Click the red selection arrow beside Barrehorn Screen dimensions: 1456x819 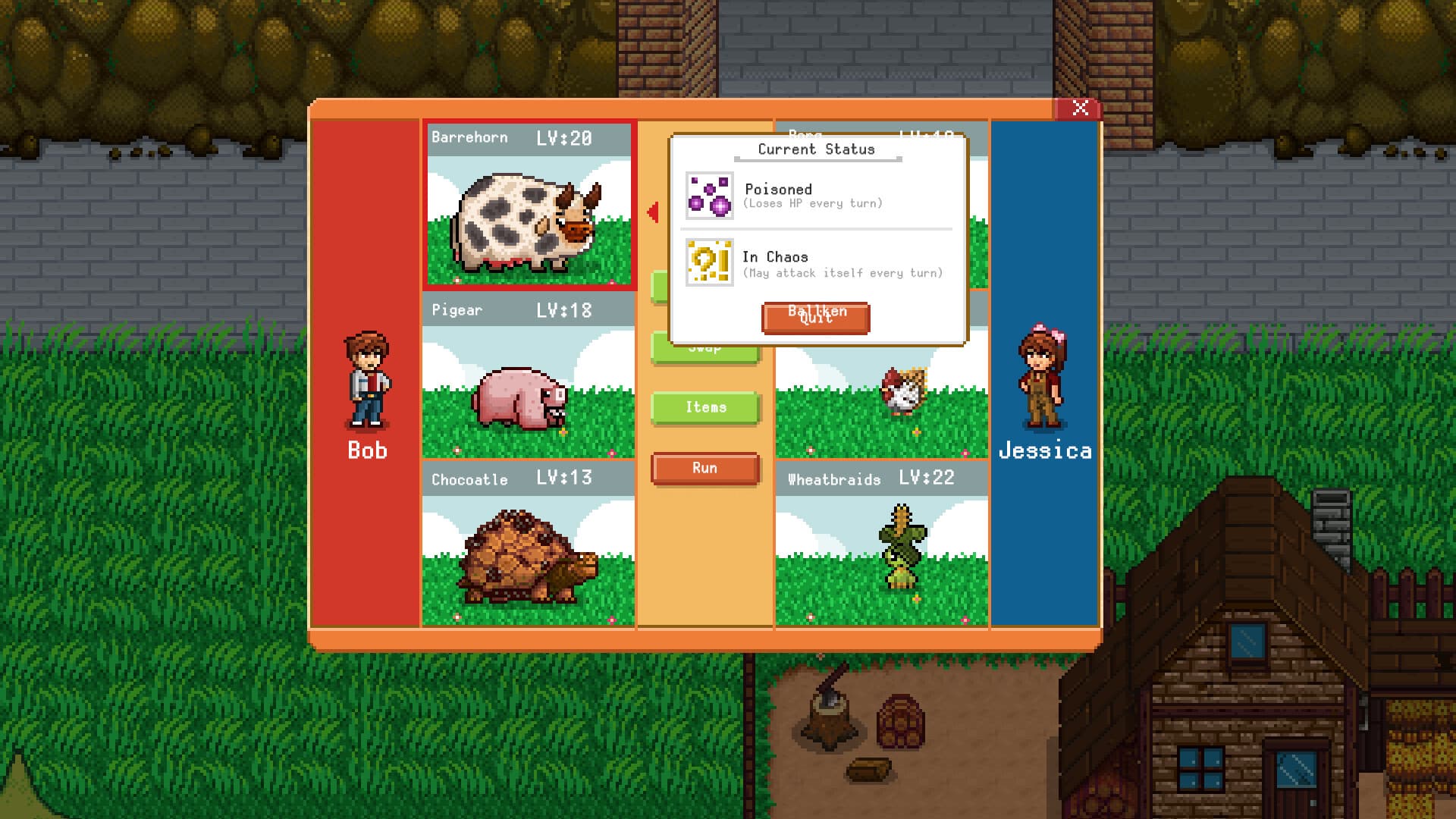651,213
